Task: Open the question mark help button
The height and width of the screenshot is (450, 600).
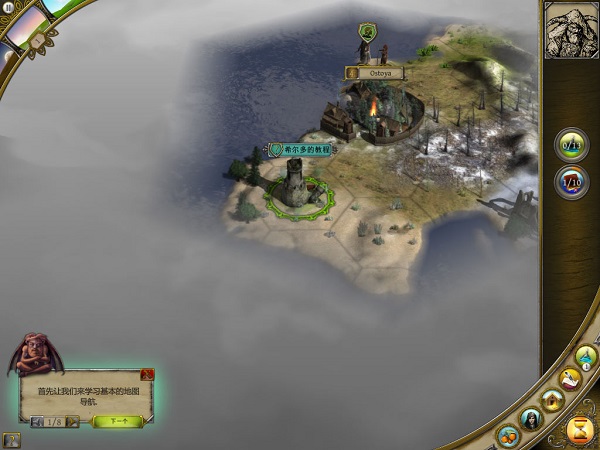Action: pos(10,439)
